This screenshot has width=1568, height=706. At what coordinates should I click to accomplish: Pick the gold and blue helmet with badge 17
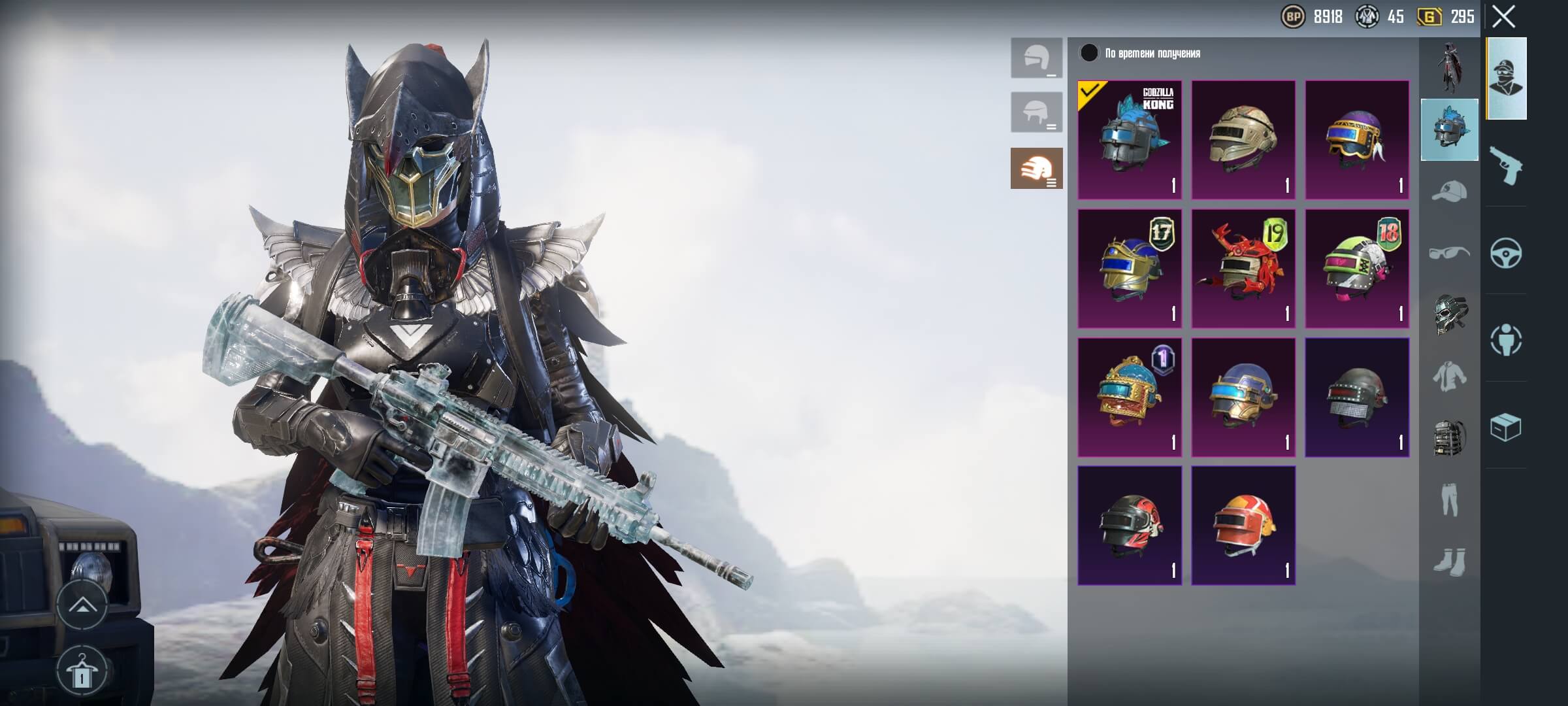tap(1130, 269)
